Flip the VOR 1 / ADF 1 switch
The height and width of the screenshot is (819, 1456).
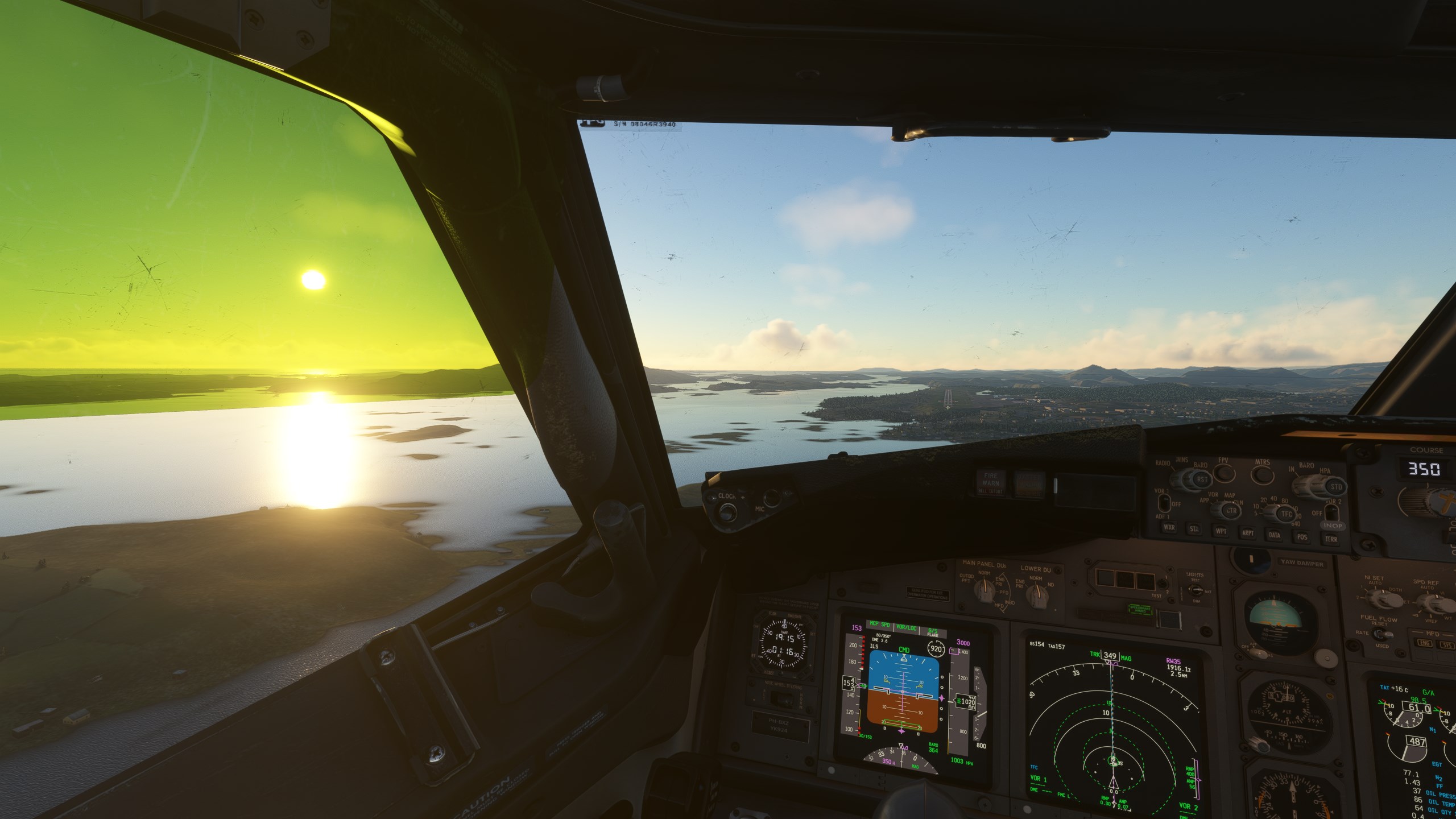point(1165,503)
